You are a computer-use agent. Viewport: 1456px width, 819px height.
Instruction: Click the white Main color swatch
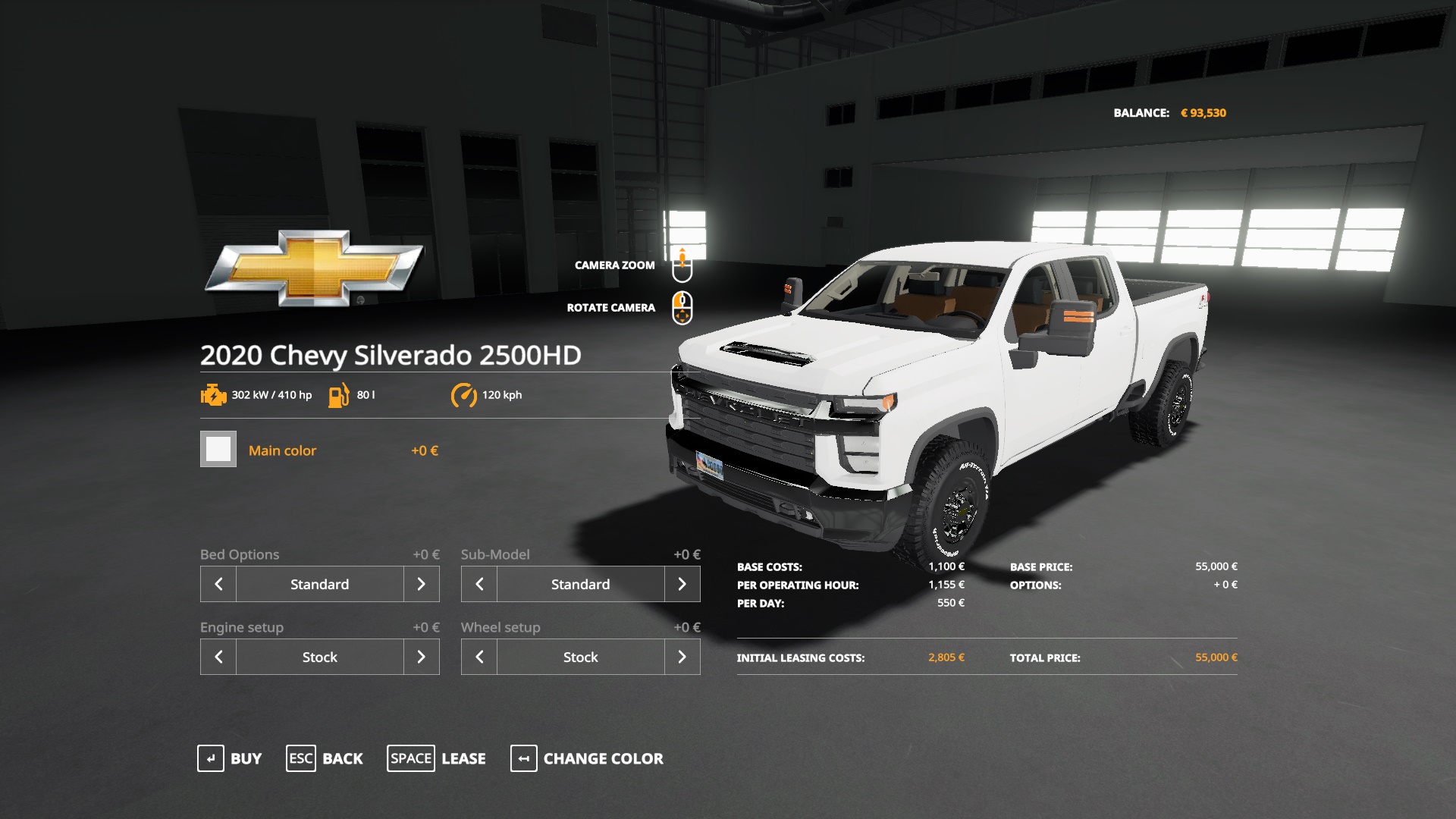click(x=218, y=450)
